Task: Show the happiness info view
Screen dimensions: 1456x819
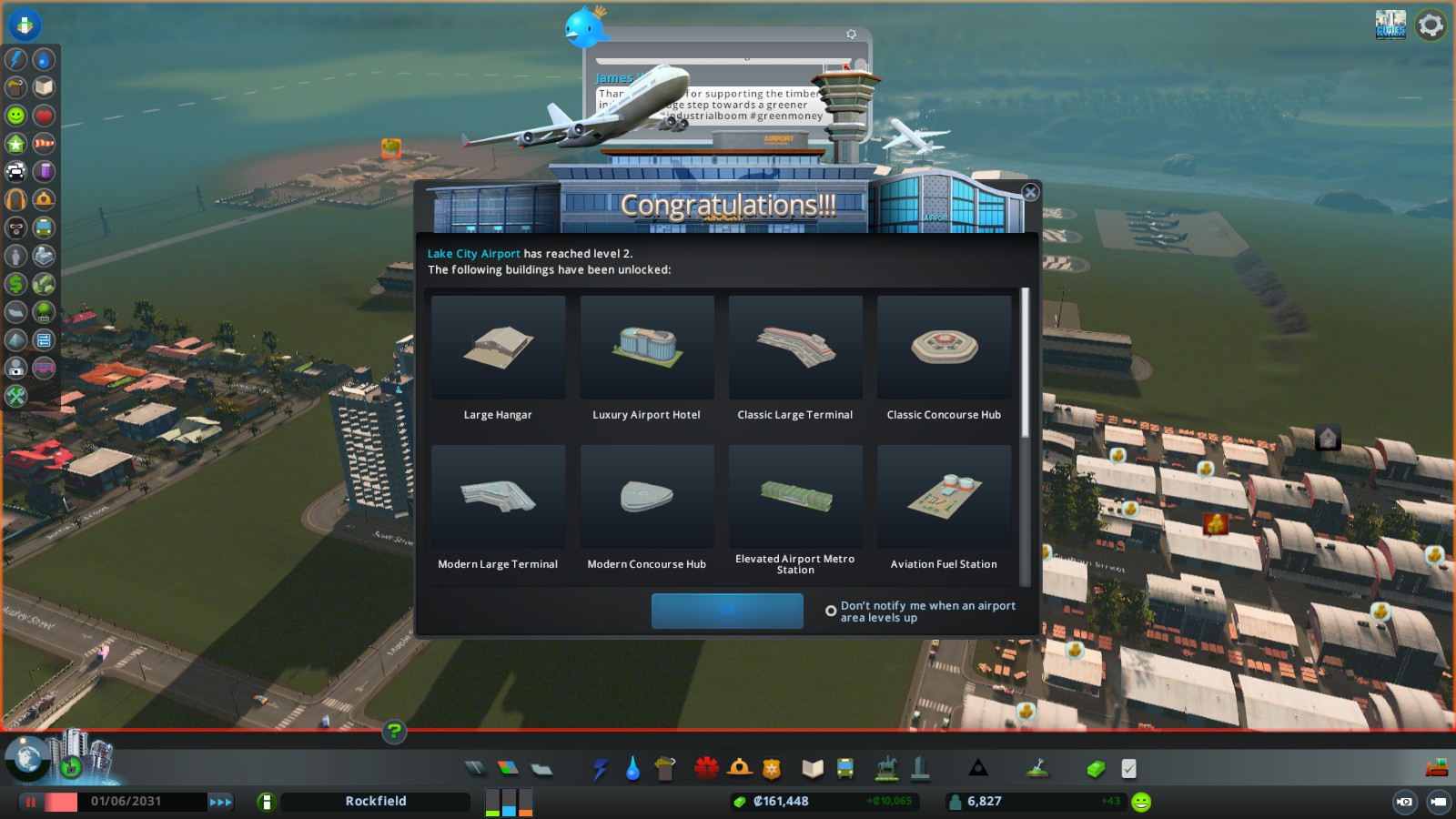Action: (15, 116)
